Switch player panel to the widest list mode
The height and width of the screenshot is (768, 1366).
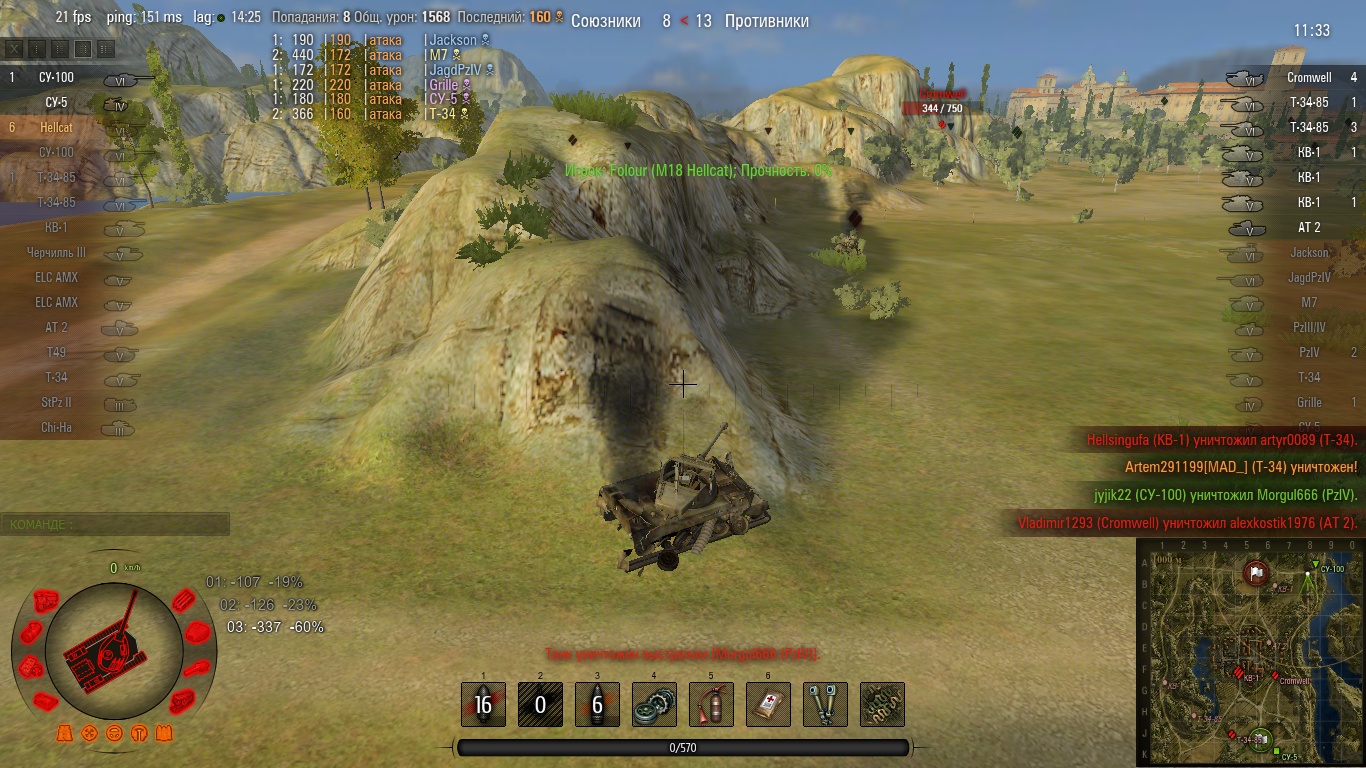[x=106, y=49]
